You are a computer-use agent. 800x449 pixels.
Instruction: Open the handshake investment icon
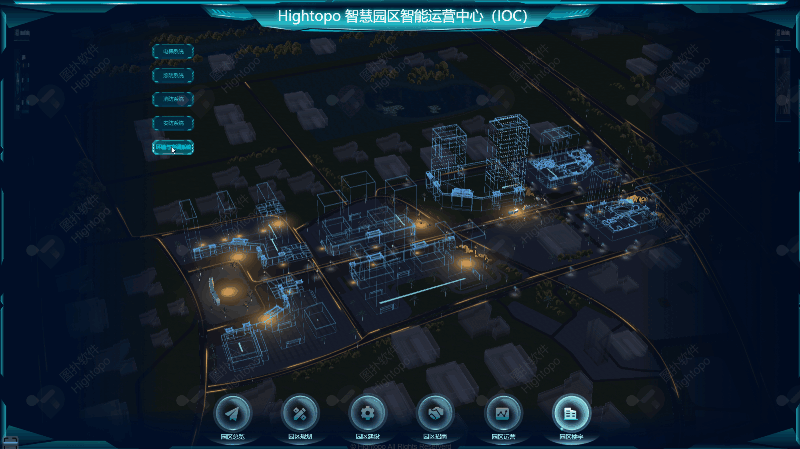click(x=435, y=412)
